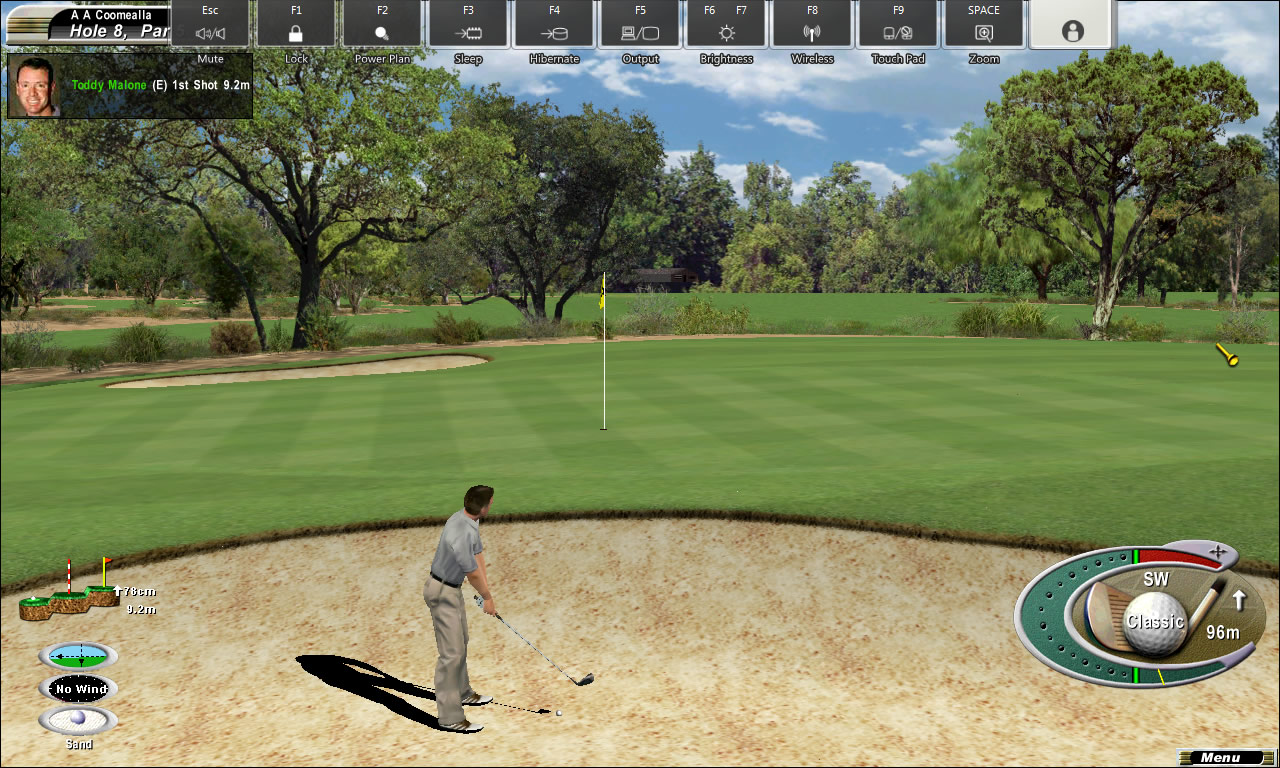Click the yellow aiming marker
This screenshot has height=768, width=1280.
[1227, 354]
